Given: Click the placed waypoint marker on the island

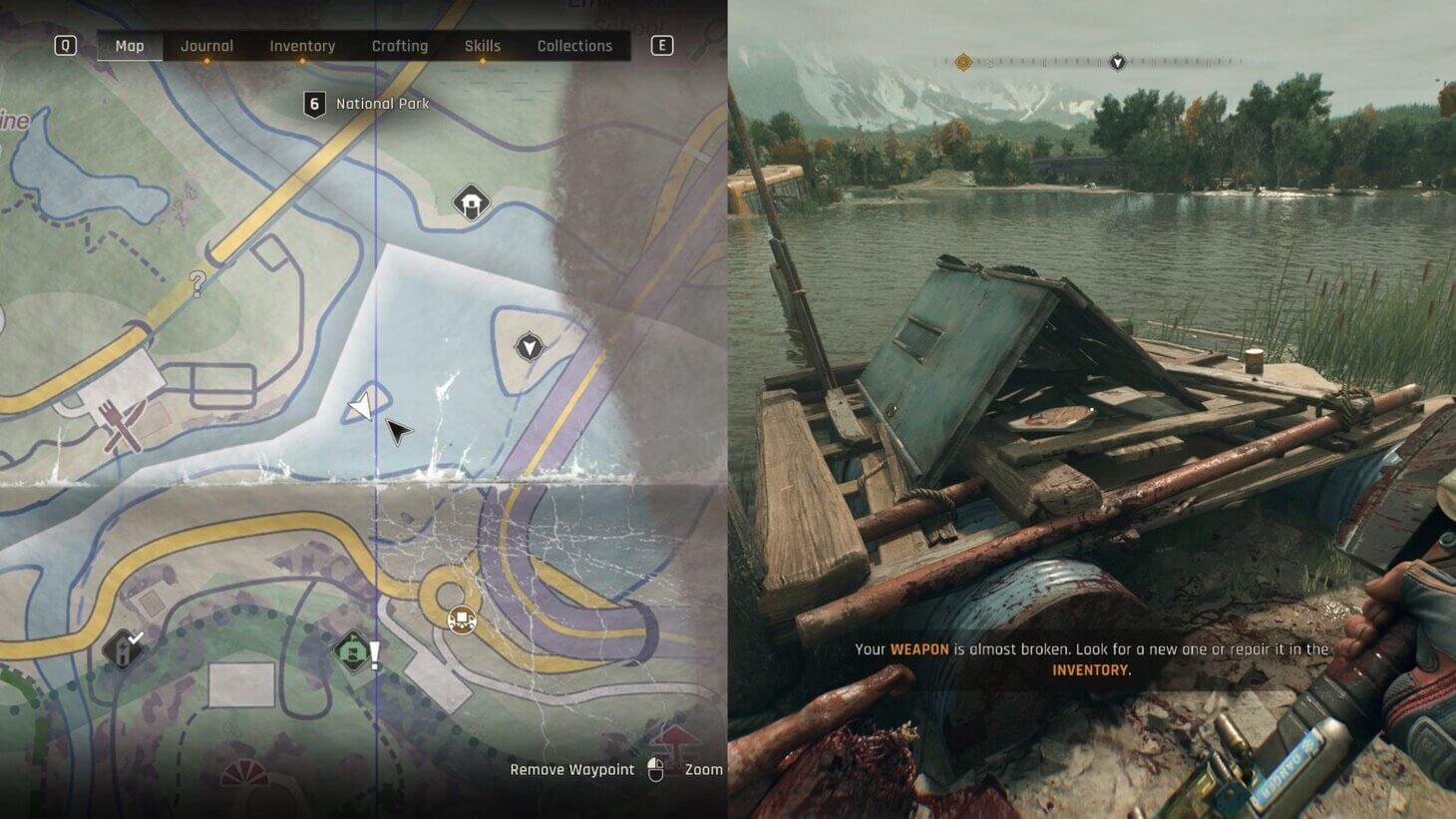Looking at the screenshot, I should pyautogui.click(x=529, y=347).
